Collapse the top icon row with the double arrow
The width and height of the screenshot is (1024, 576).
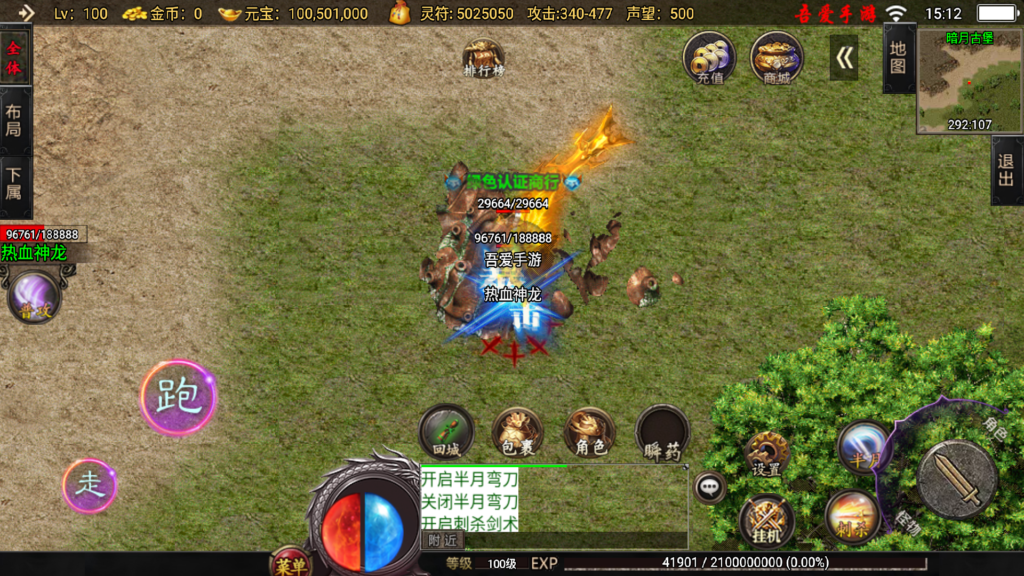[845, 58]
